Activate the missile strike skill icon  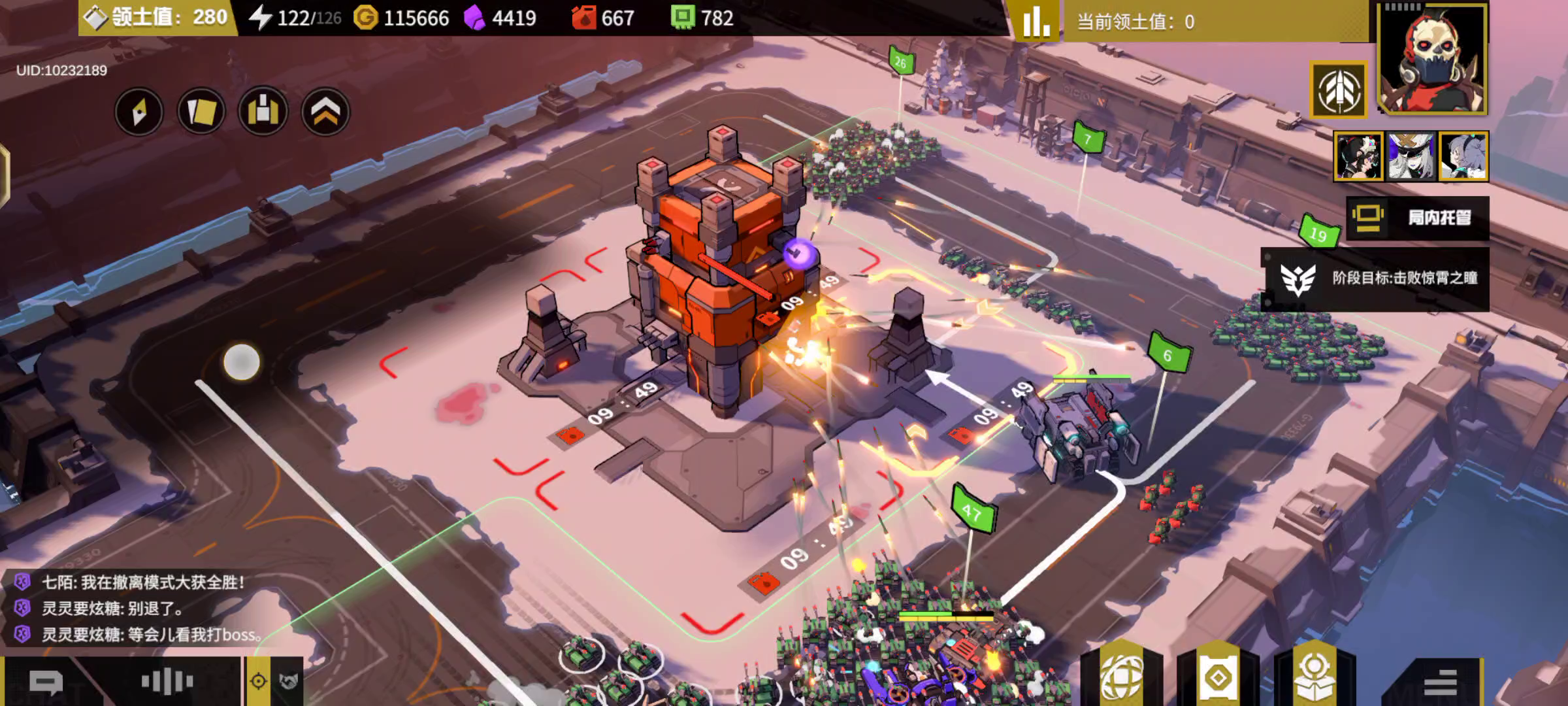[1339, 90]
